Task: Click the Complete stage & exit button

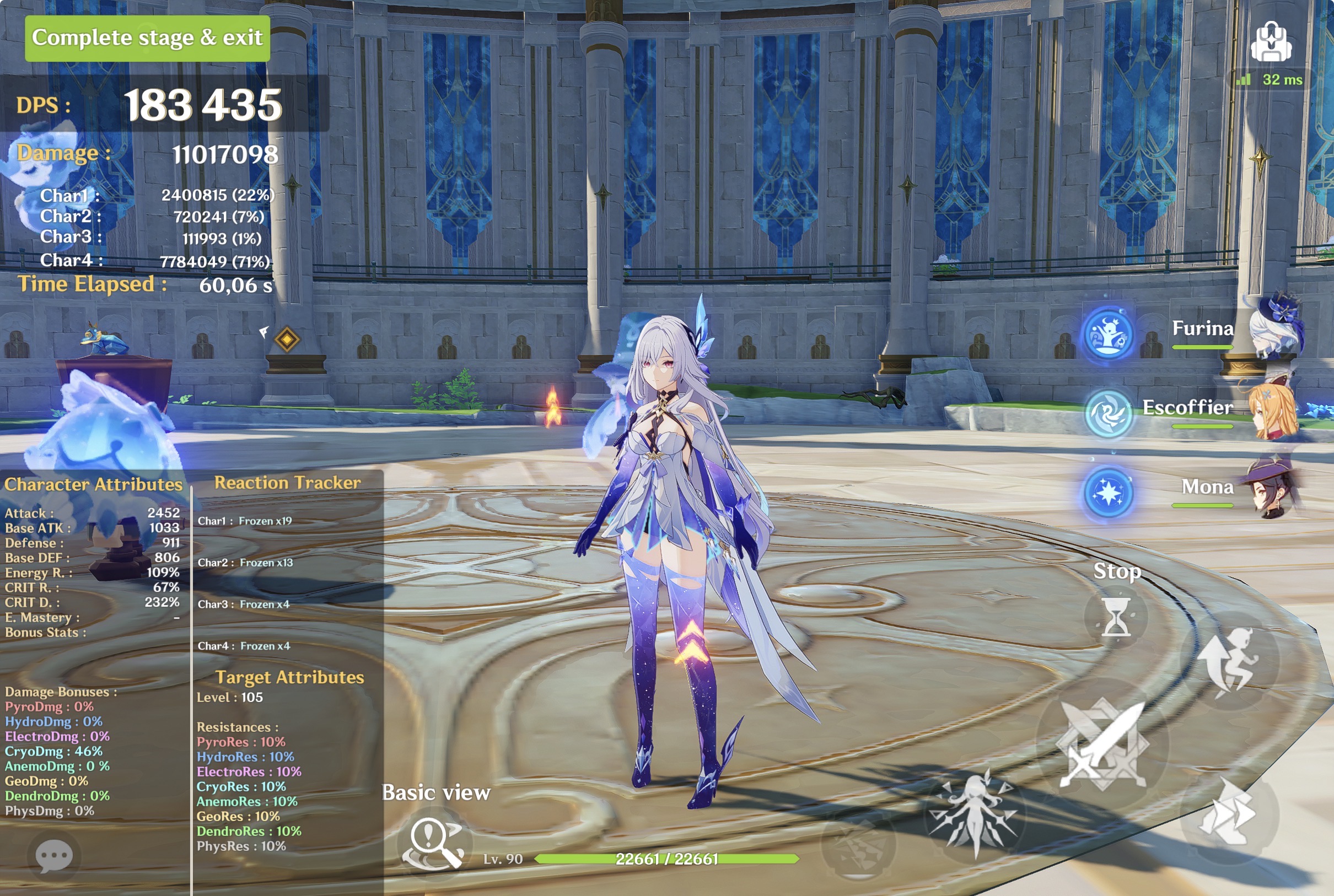Action: [x=148, y=38]
